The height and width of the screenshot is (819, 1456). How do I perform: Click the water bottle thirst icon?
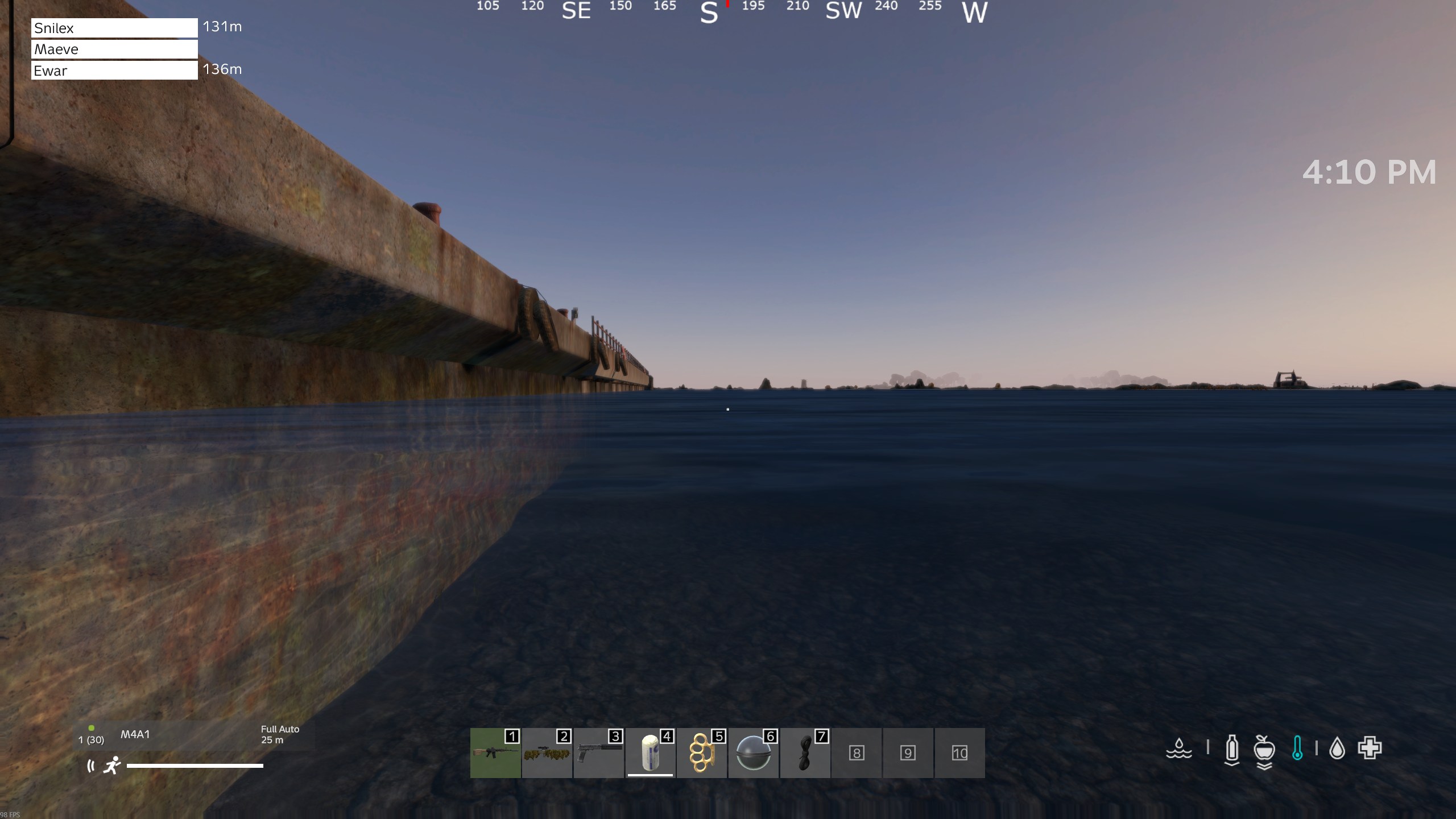coord(1232,749)
